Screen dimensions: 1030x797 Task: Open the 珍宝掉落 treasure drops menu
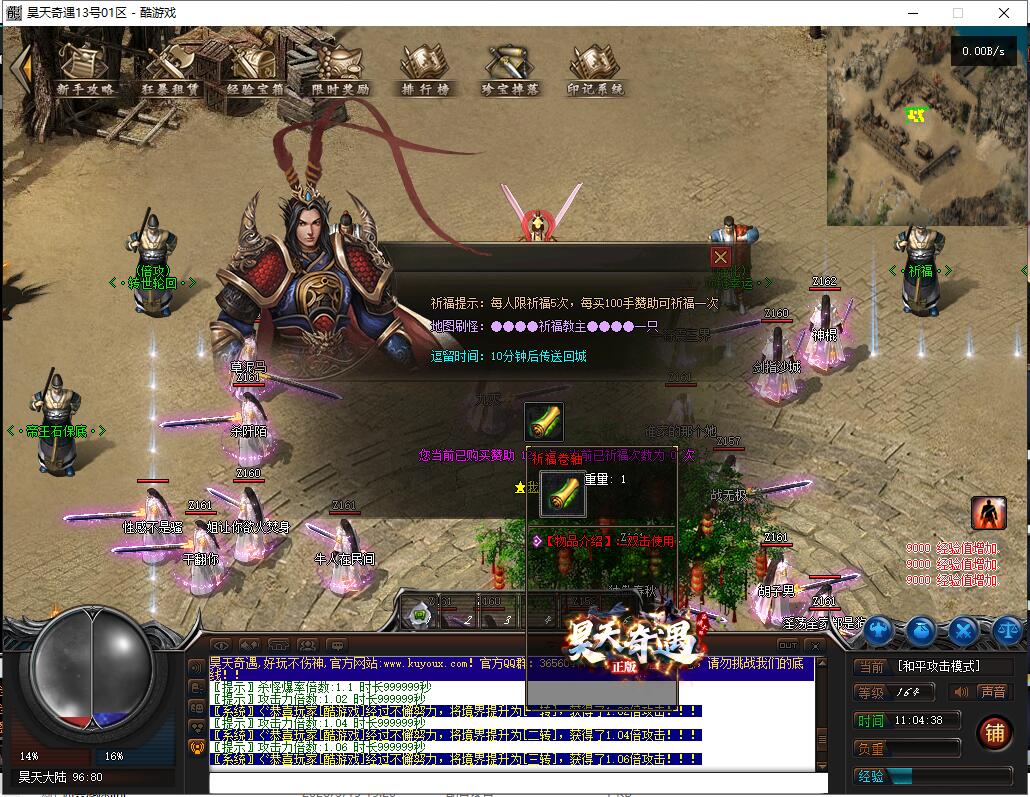pyautogui.click(x=510, y=70)
